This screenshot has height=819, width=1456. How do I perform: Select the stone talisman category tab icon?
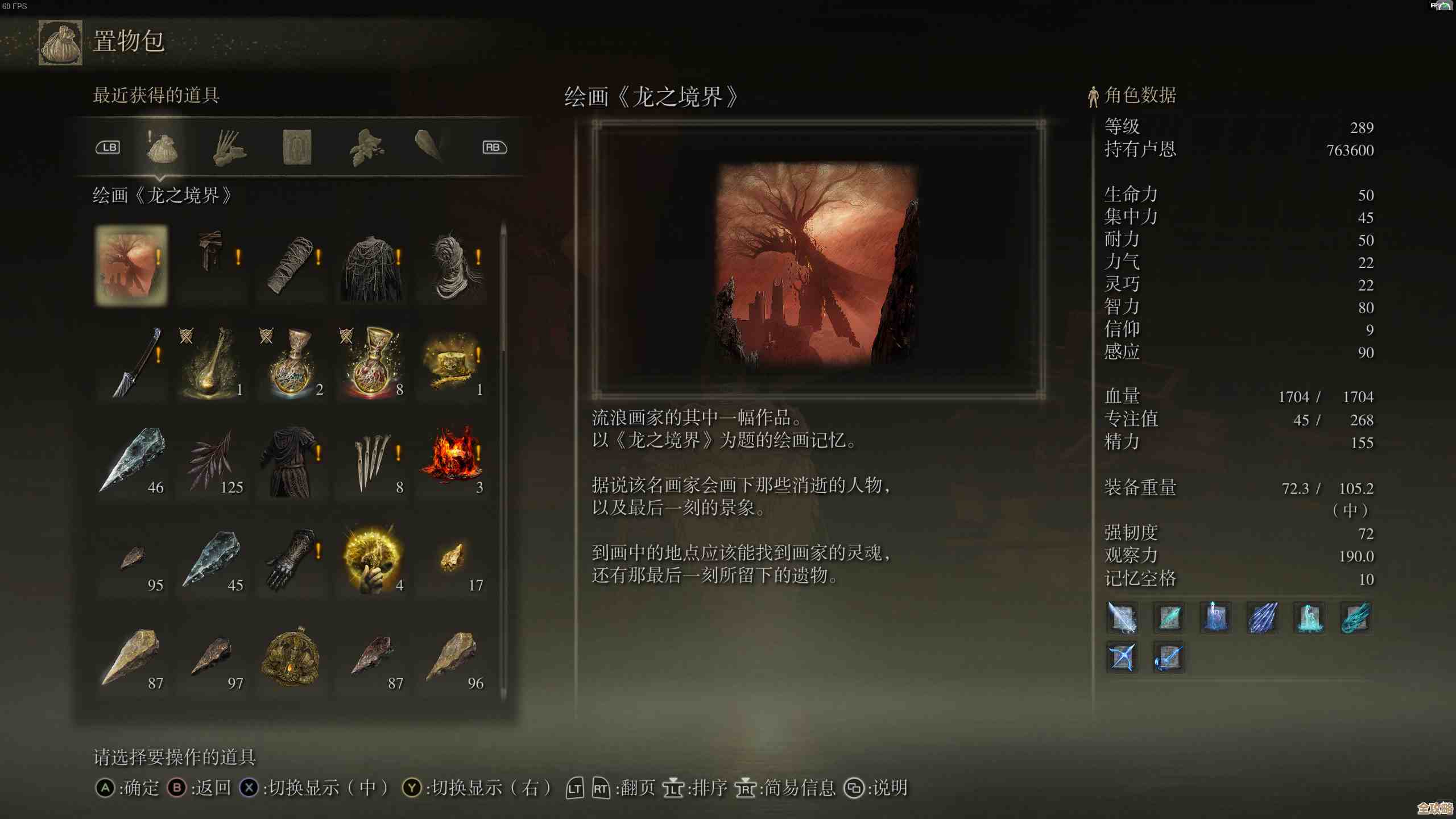coord(296,147)
